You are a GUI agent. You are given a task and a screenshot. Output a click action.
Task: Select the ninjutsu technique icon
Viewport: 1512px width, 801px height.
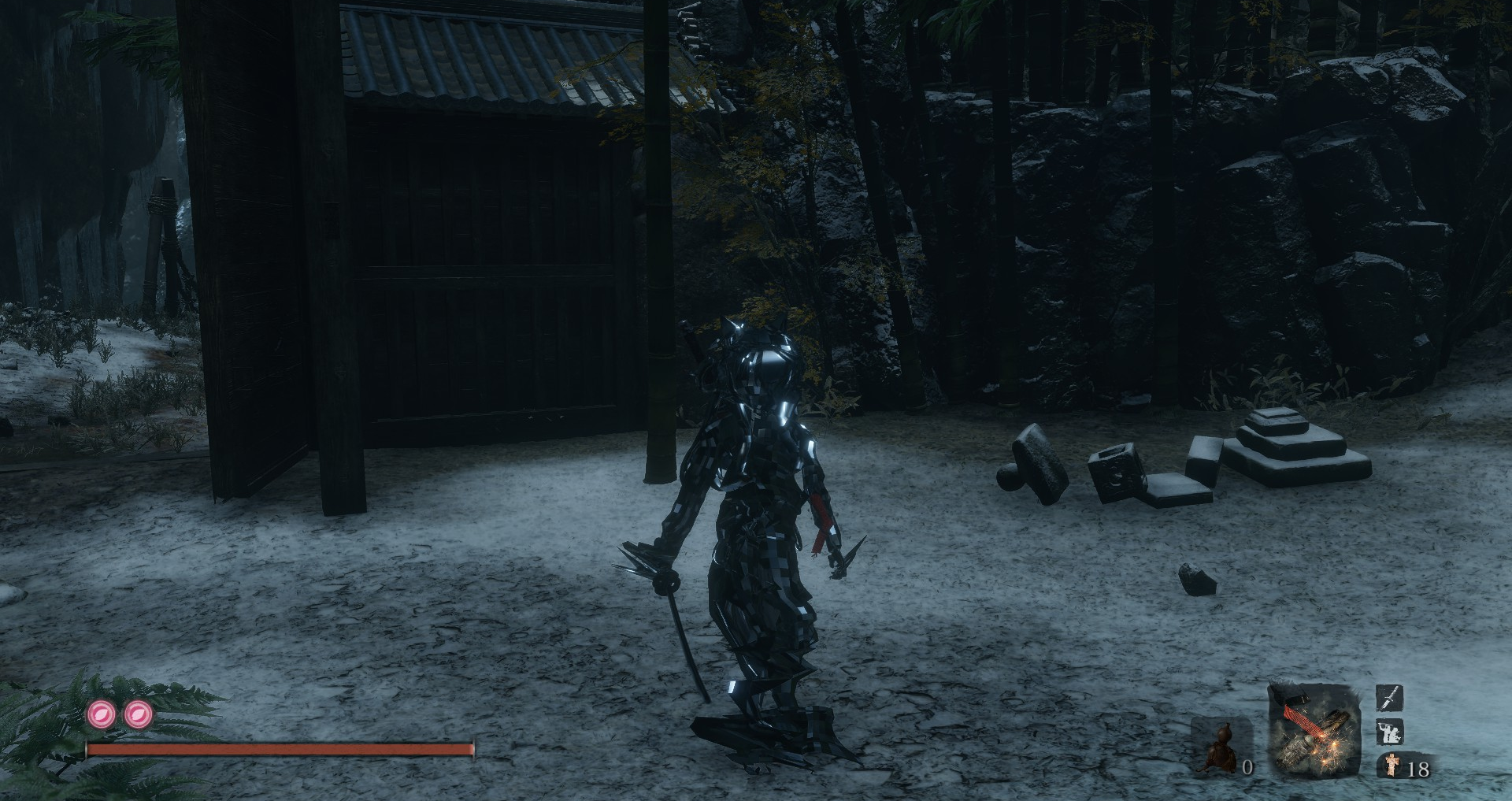1390,732
